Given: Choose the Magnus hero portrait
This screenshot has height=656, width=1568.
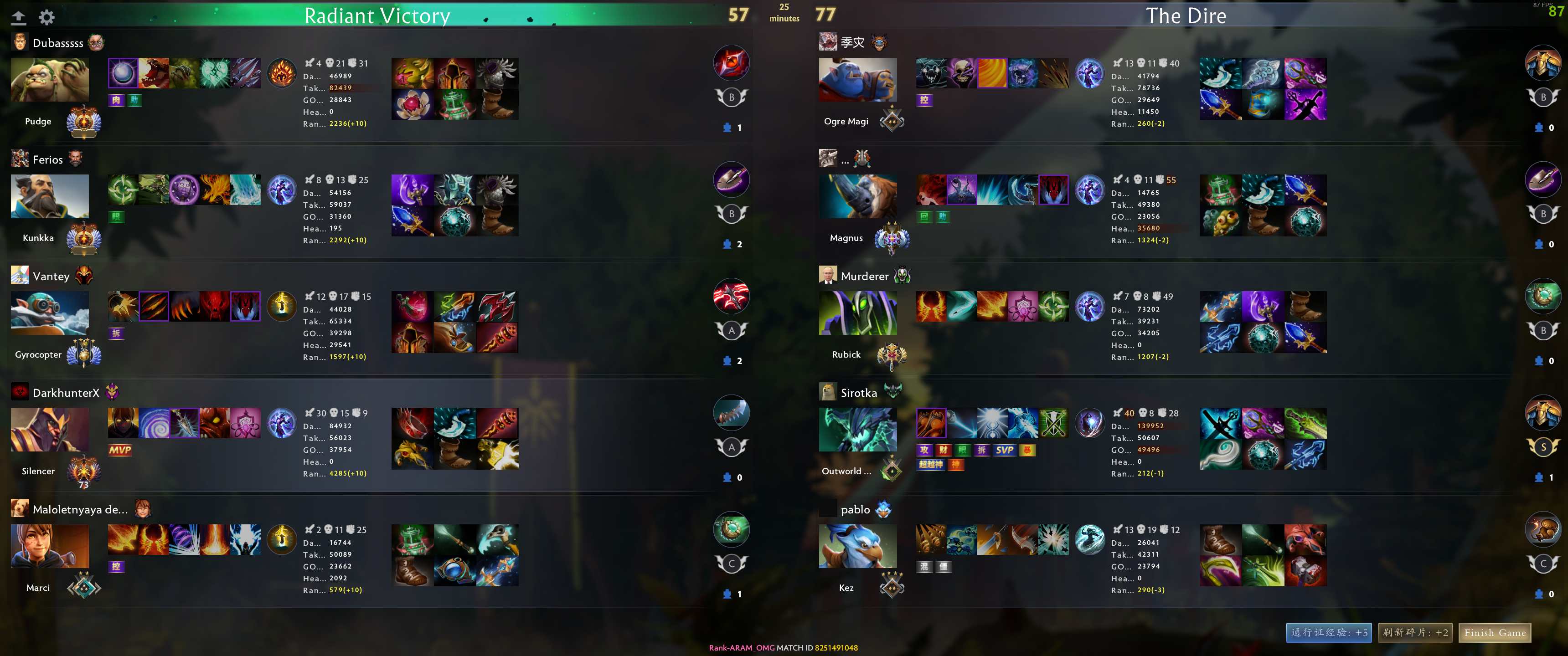Looking at the screenshot, I should (857, 196).
